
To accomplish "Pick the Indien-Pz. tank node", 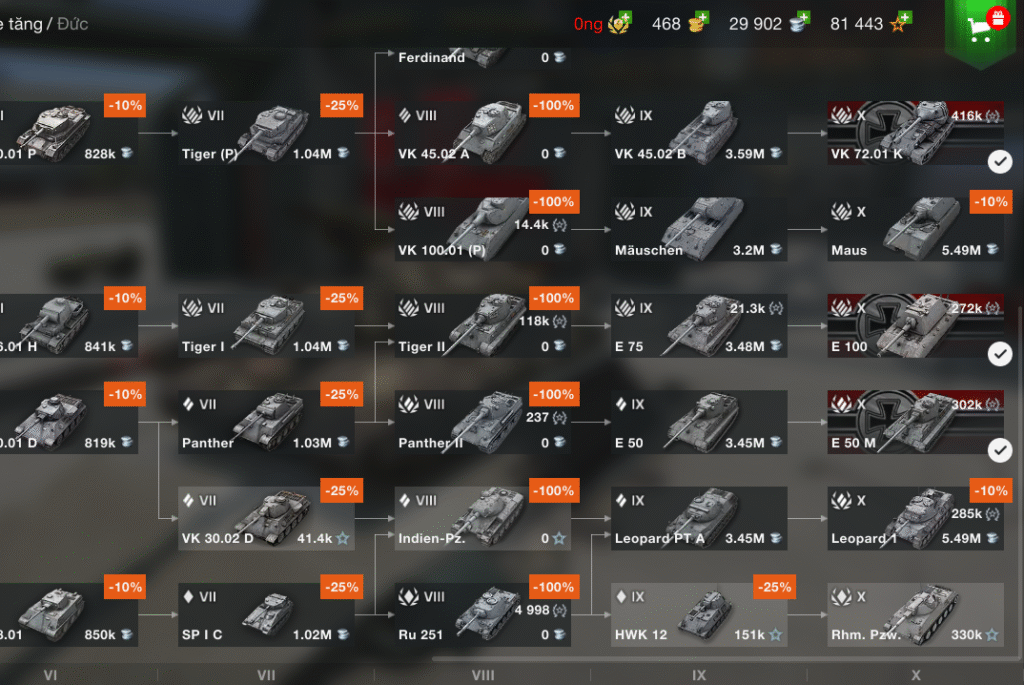I will 482,518.
